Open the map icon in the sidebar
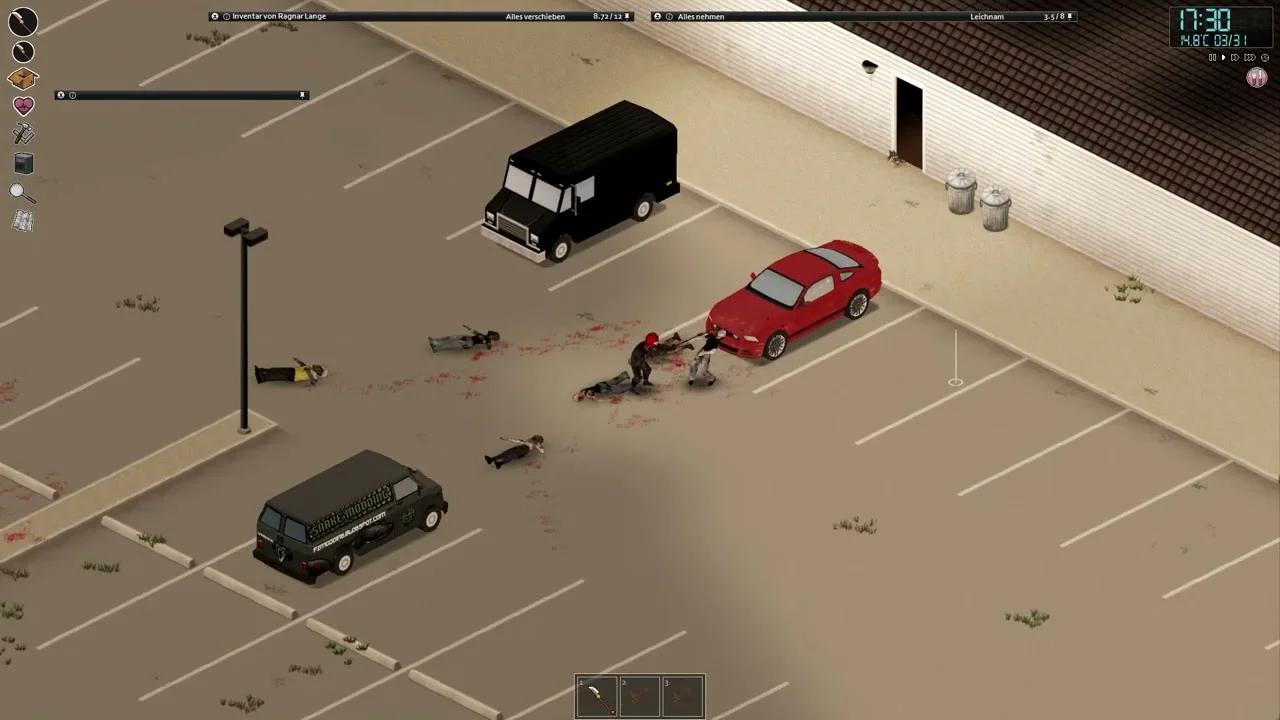1280x720 pixels. click(x=24, y=219)
